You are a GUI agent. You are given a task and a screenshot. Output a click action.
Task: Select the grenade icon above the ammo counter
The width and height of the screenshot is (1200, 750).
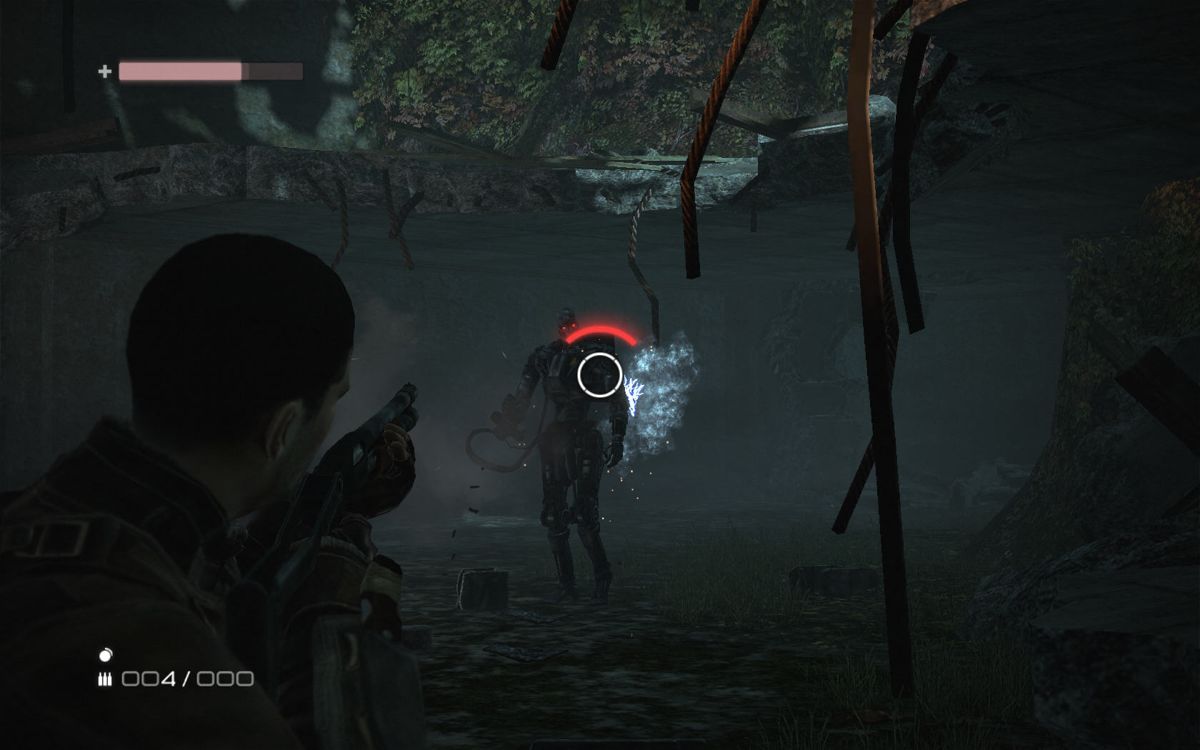pos(106,655)
